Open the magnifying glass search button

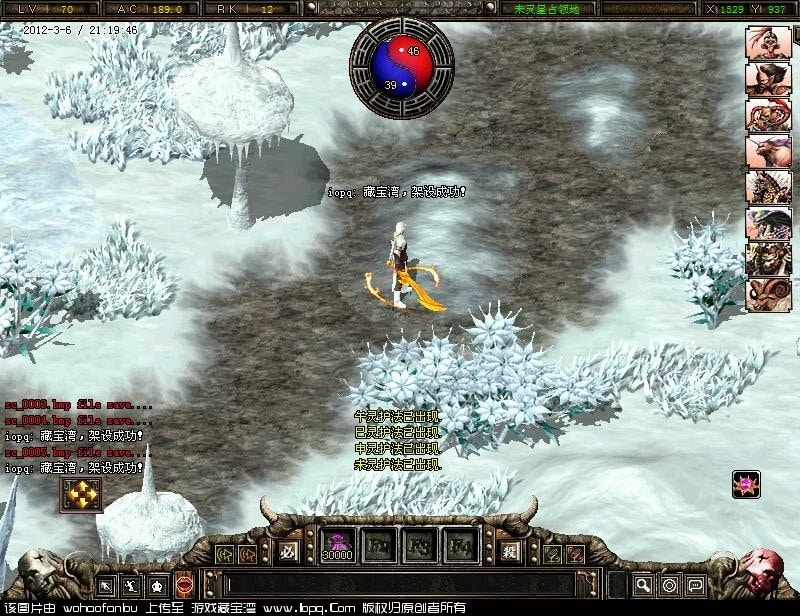coord(644,585)
